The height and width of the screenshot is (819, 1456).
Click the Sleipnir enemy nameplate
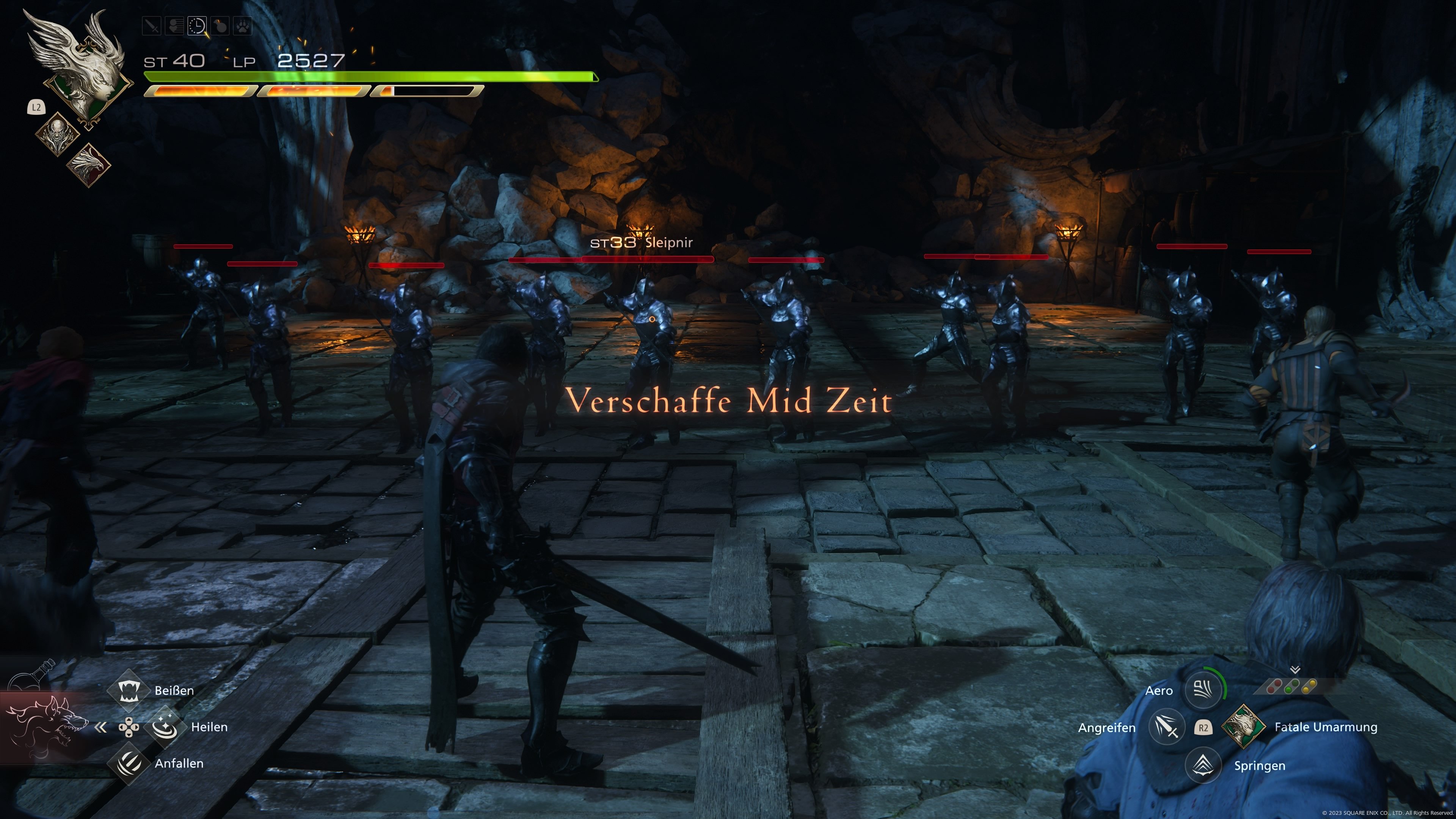643,243
